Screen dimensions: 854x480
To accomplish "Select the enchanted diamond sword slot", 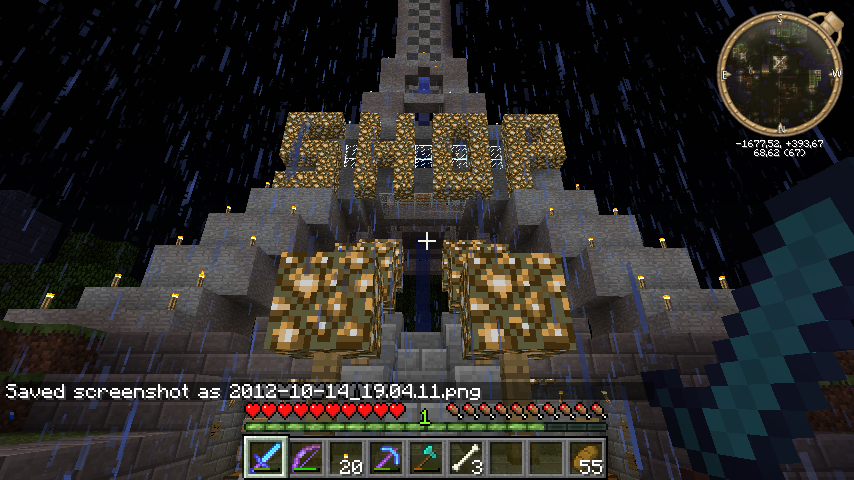I will [x=266, y=458].
